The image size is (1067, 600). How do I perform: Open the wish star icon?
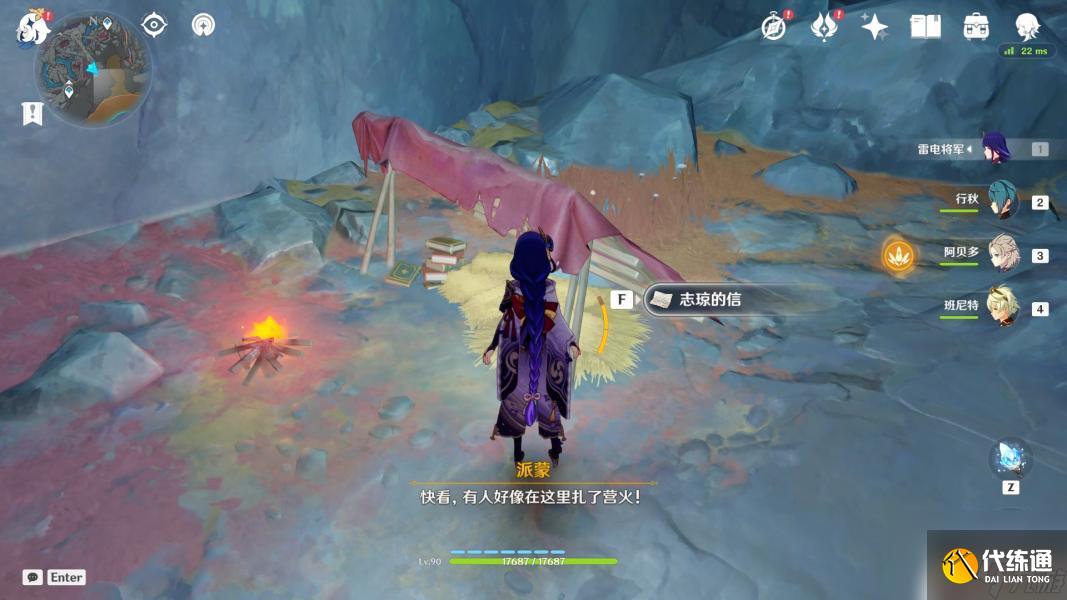pos(875,27)
